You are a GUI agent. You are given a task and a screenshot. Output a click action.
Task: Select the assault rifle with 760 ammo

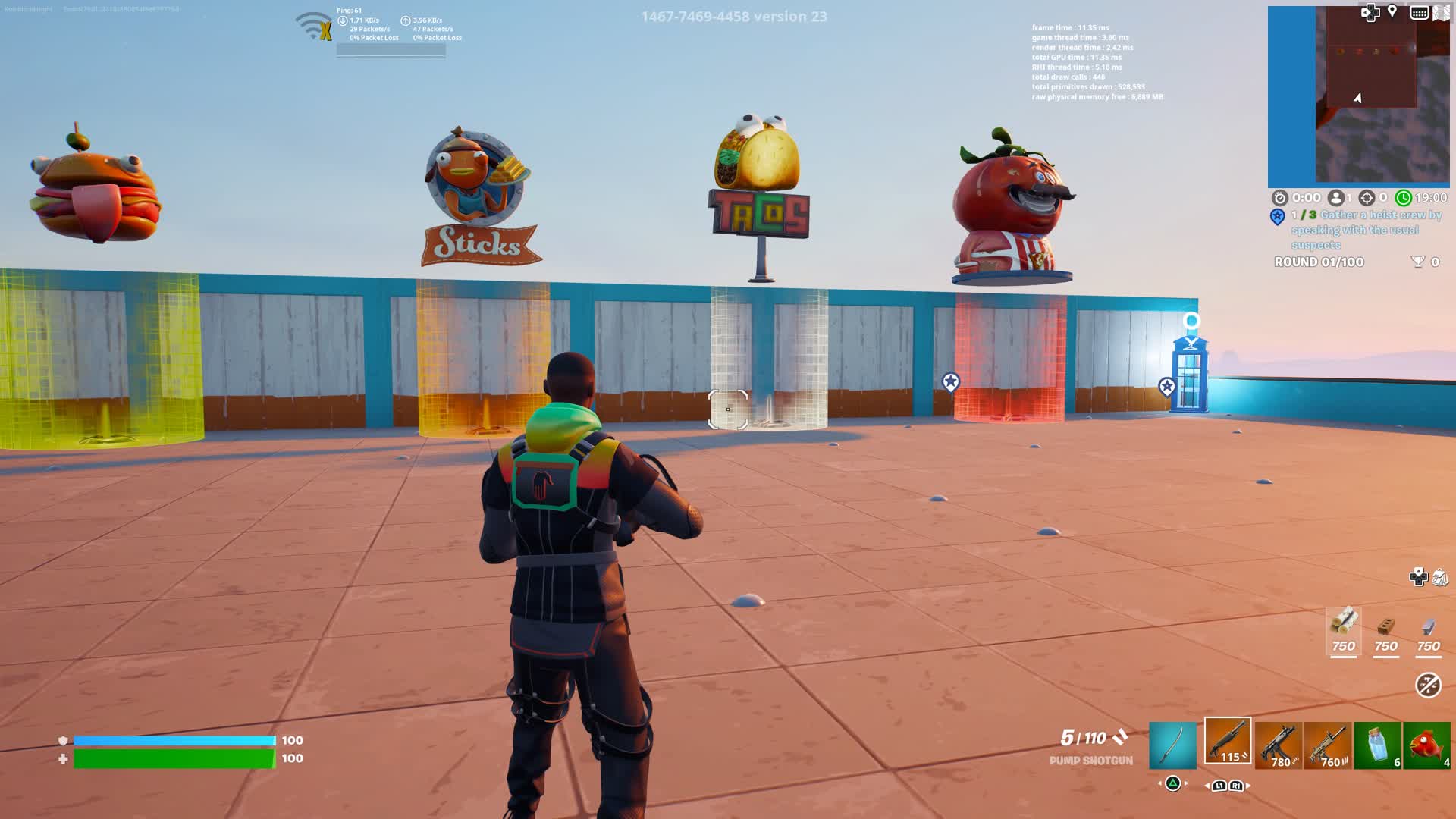1326,743
